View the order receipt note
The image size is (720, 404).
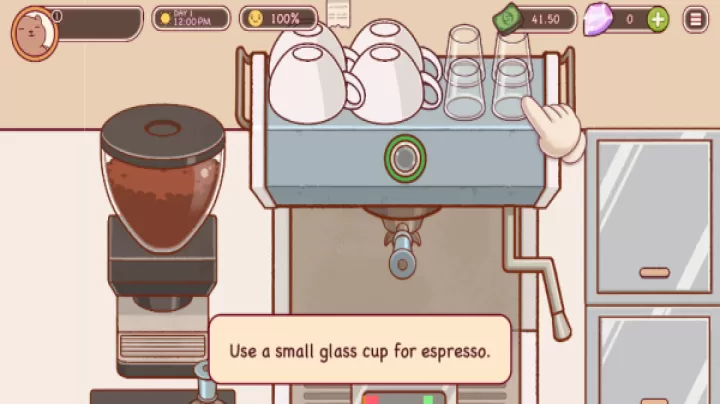pyautogui.click(x=338, y=13)
